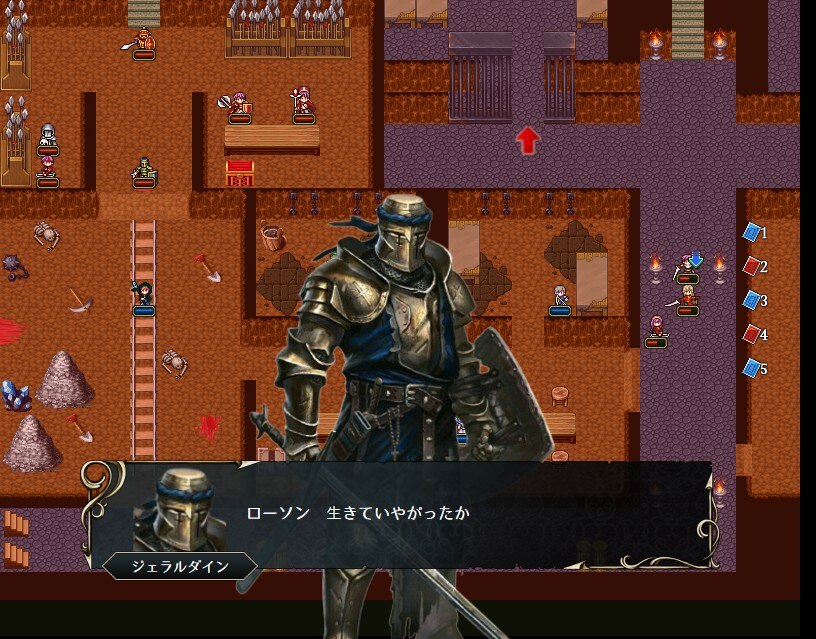Screen dimensions: 816x639
Task: Select the blue turn card numbered 3
Action: (x=752, y=301)
